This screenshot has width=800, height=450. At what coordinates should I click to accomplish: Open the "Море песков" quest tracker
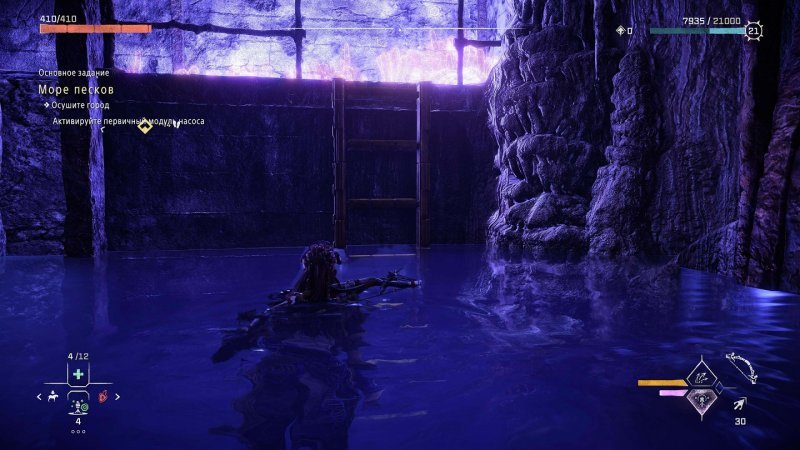point(66,89)
